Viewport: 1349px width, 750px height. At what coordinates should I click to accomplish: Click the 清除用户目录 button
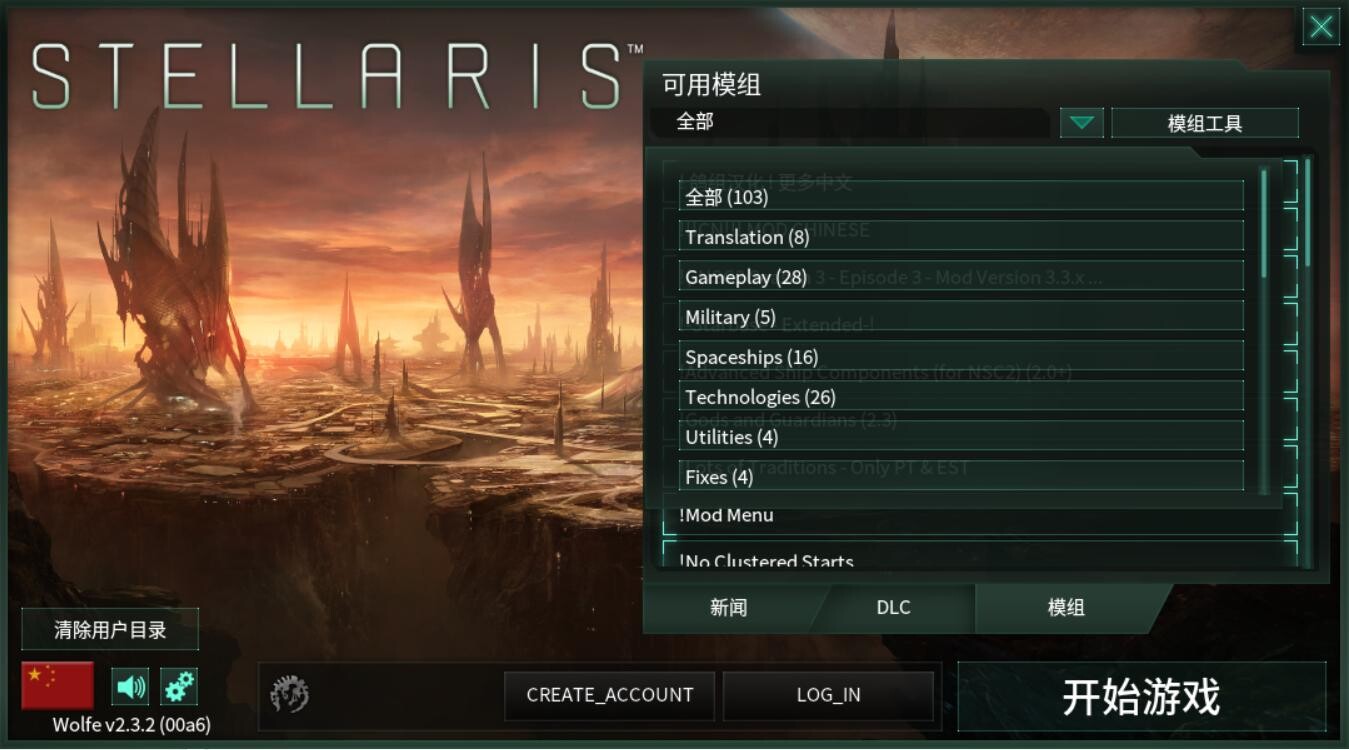(x=110, y=629)
